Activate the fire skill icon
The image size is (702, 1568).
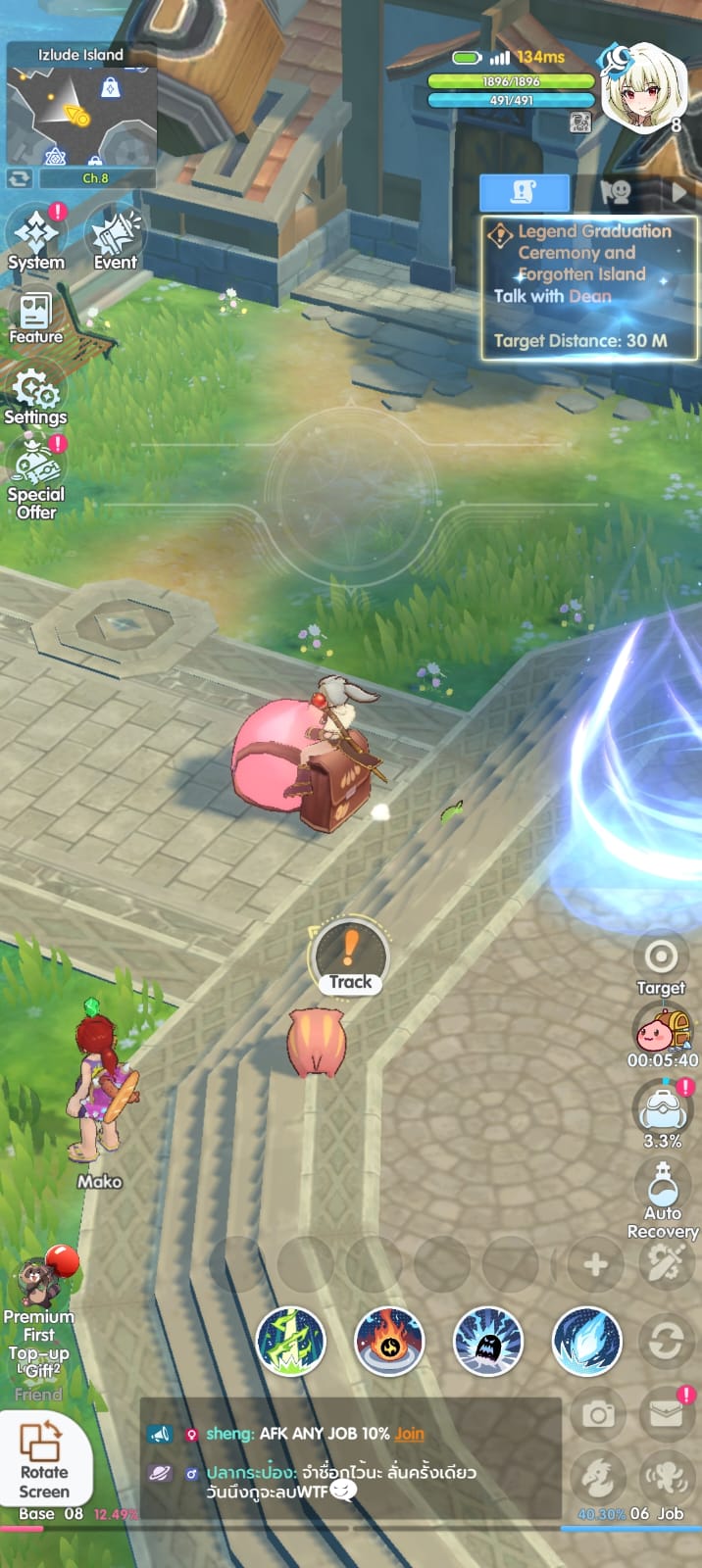click(x=389, y=1341)
